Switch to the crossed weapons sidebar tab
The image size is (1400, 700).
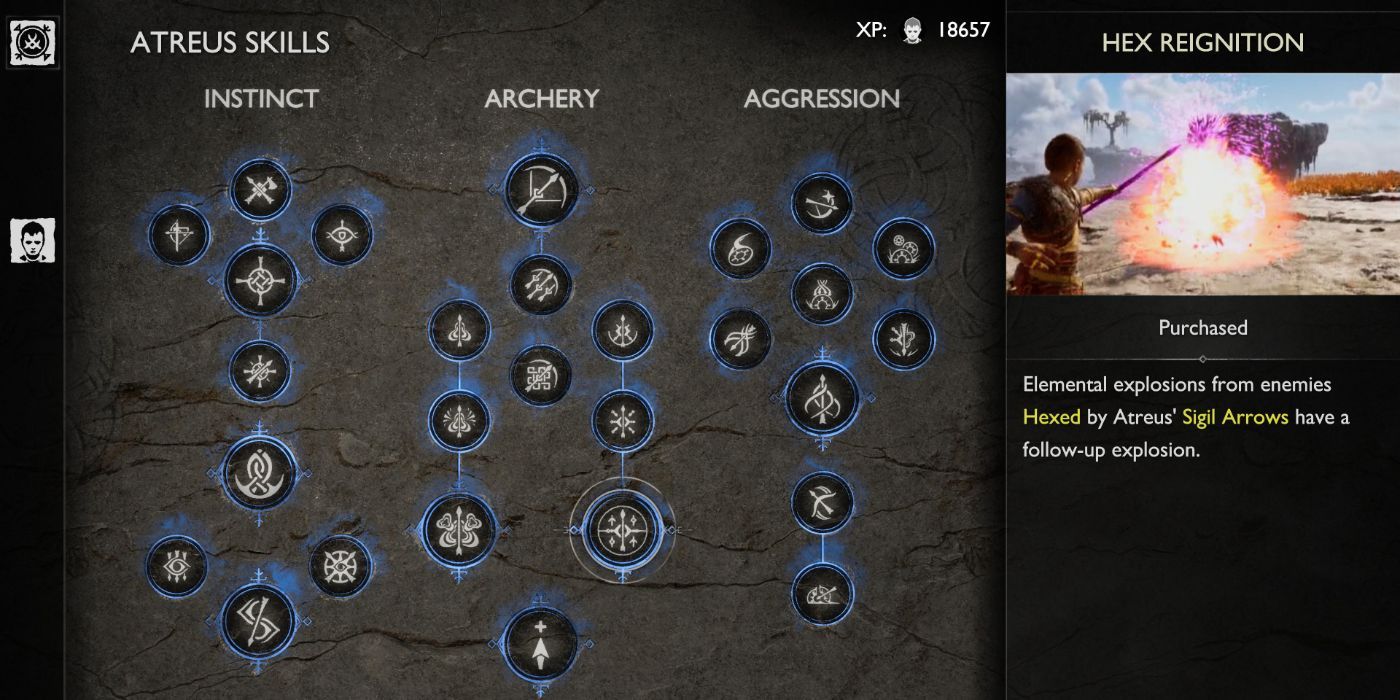click(33, 43)
